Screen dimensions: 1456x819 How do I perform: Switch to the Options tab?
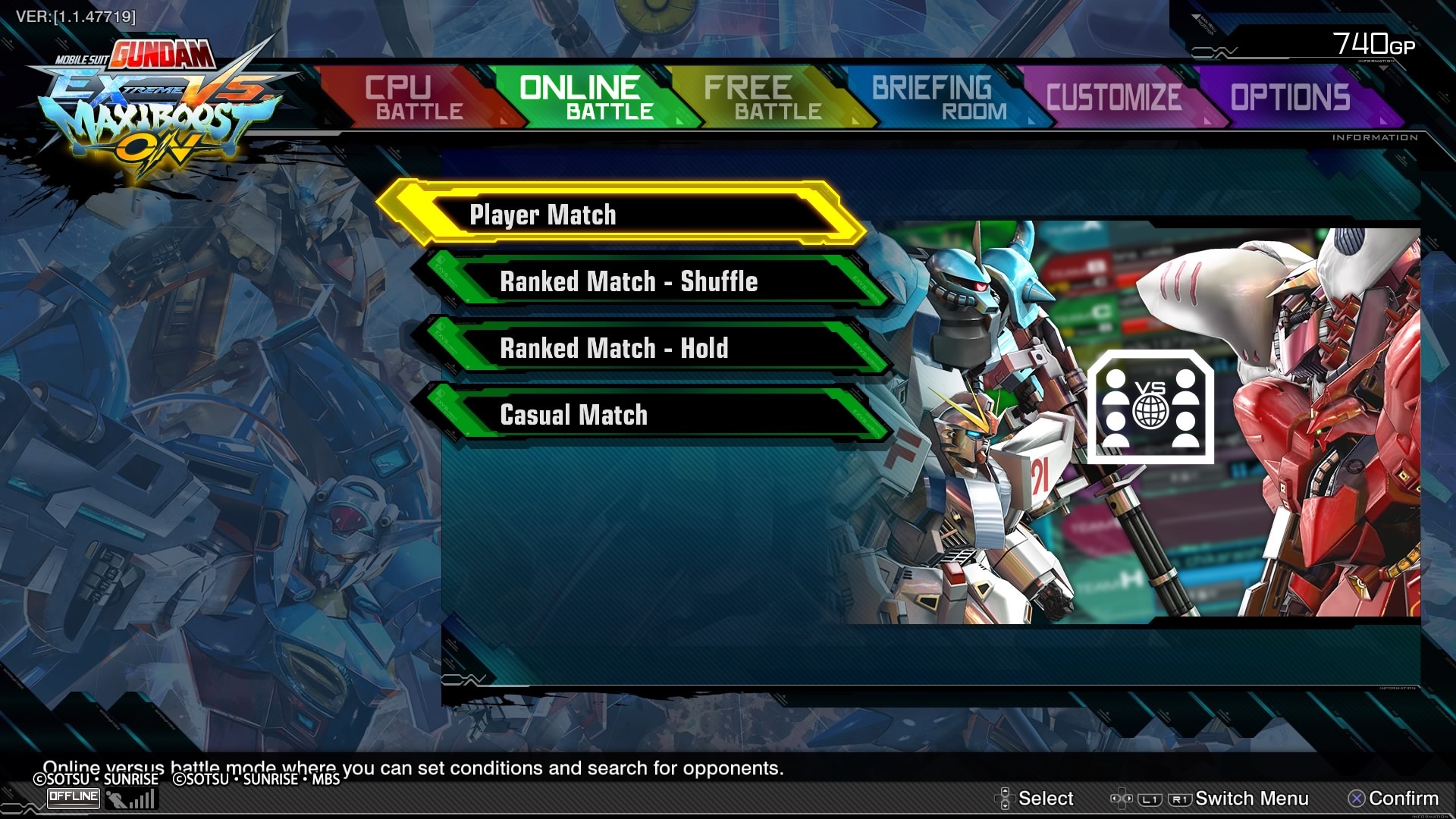[x=1290, y=98]
